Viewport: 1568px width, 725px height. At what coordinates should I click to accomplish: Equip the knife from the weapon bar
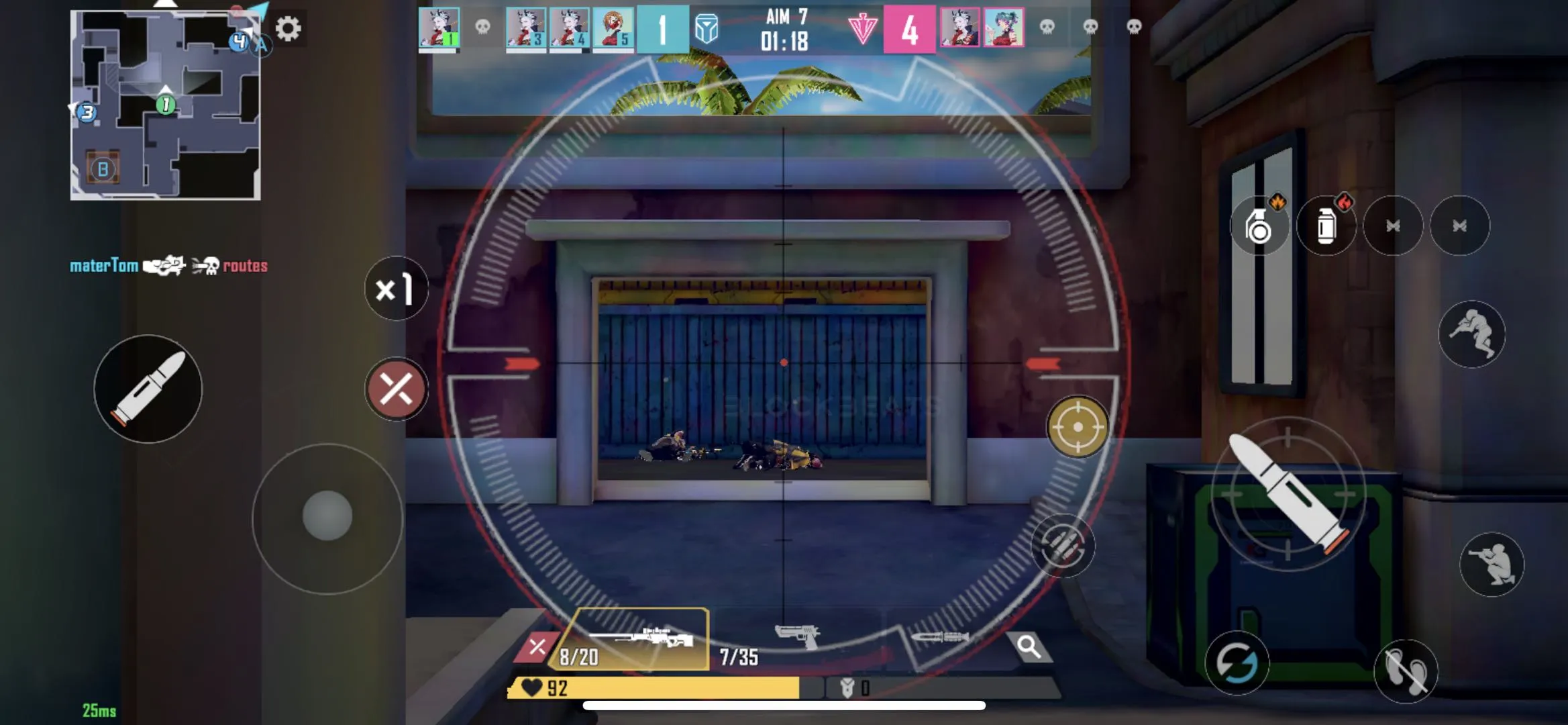coord(939,638)
